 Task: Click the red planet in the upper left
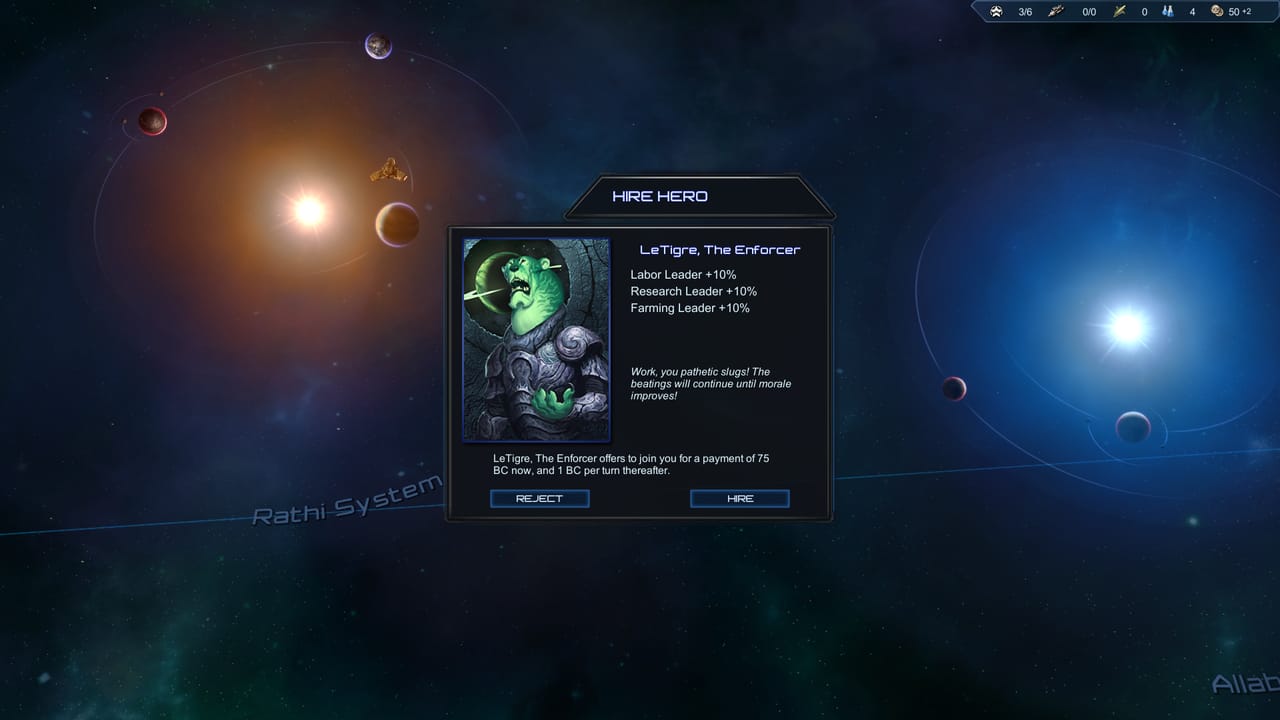(x=151, y=120)
